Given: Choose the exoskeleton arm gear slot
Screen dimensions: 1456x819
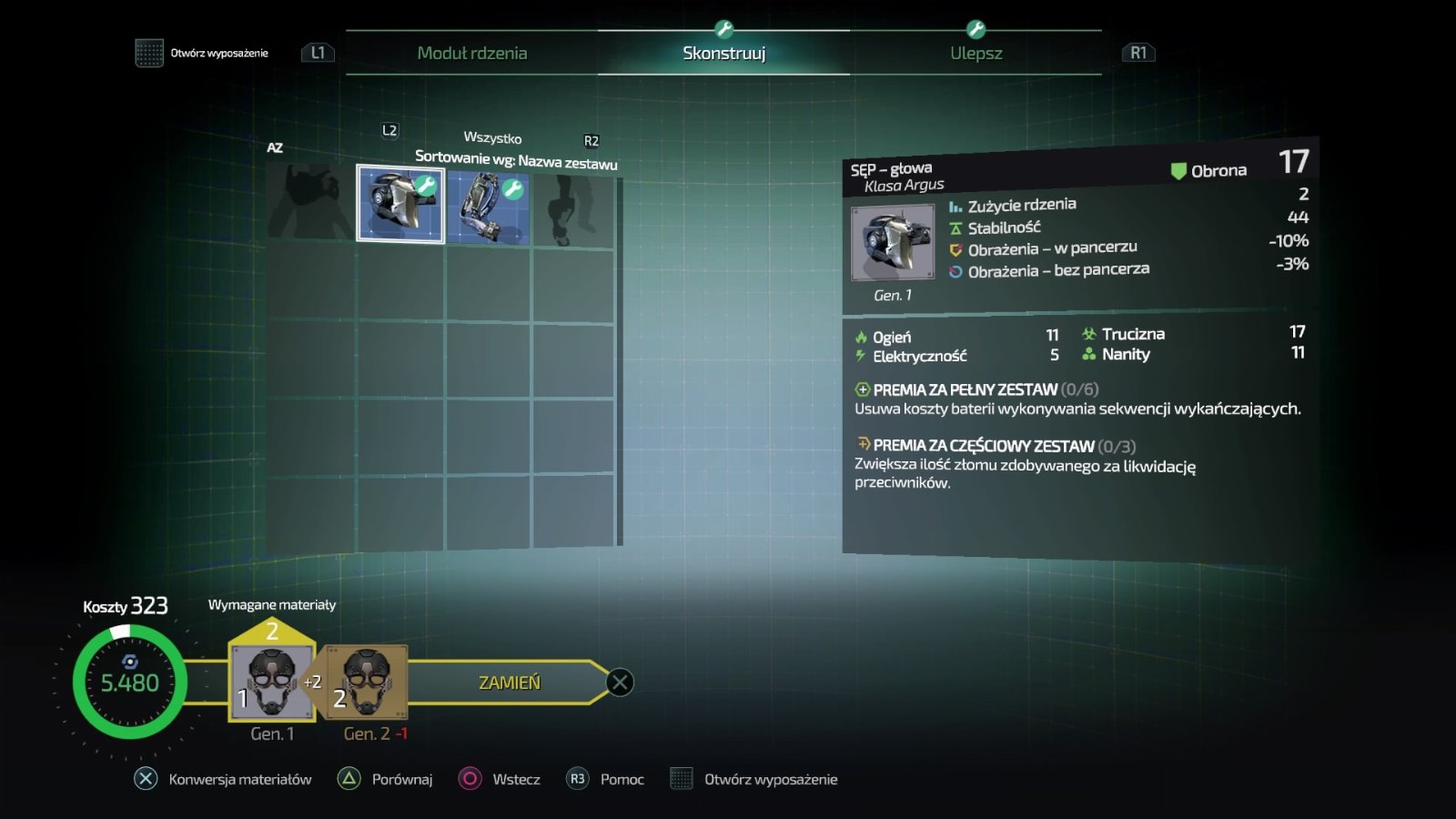Looking at the screenshot, I should [x=488, y=207].
